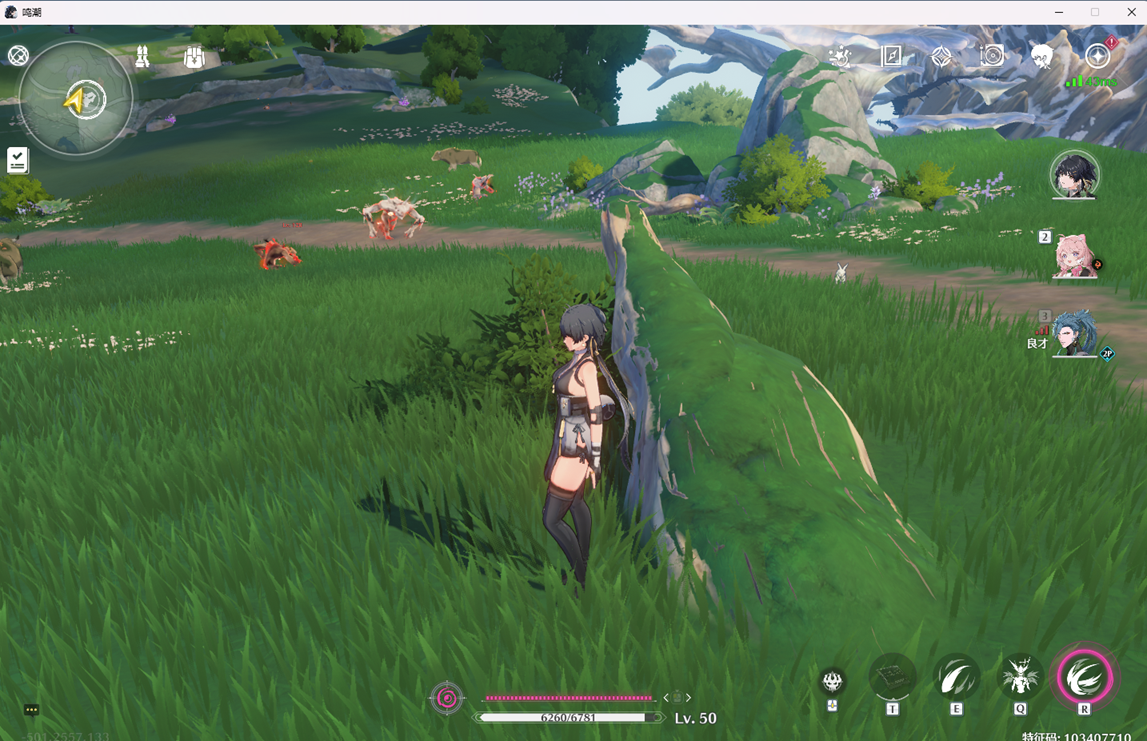Open the sparkle events icon
The width and height of the screenshot is (1147, 741).
coord(841,57)
